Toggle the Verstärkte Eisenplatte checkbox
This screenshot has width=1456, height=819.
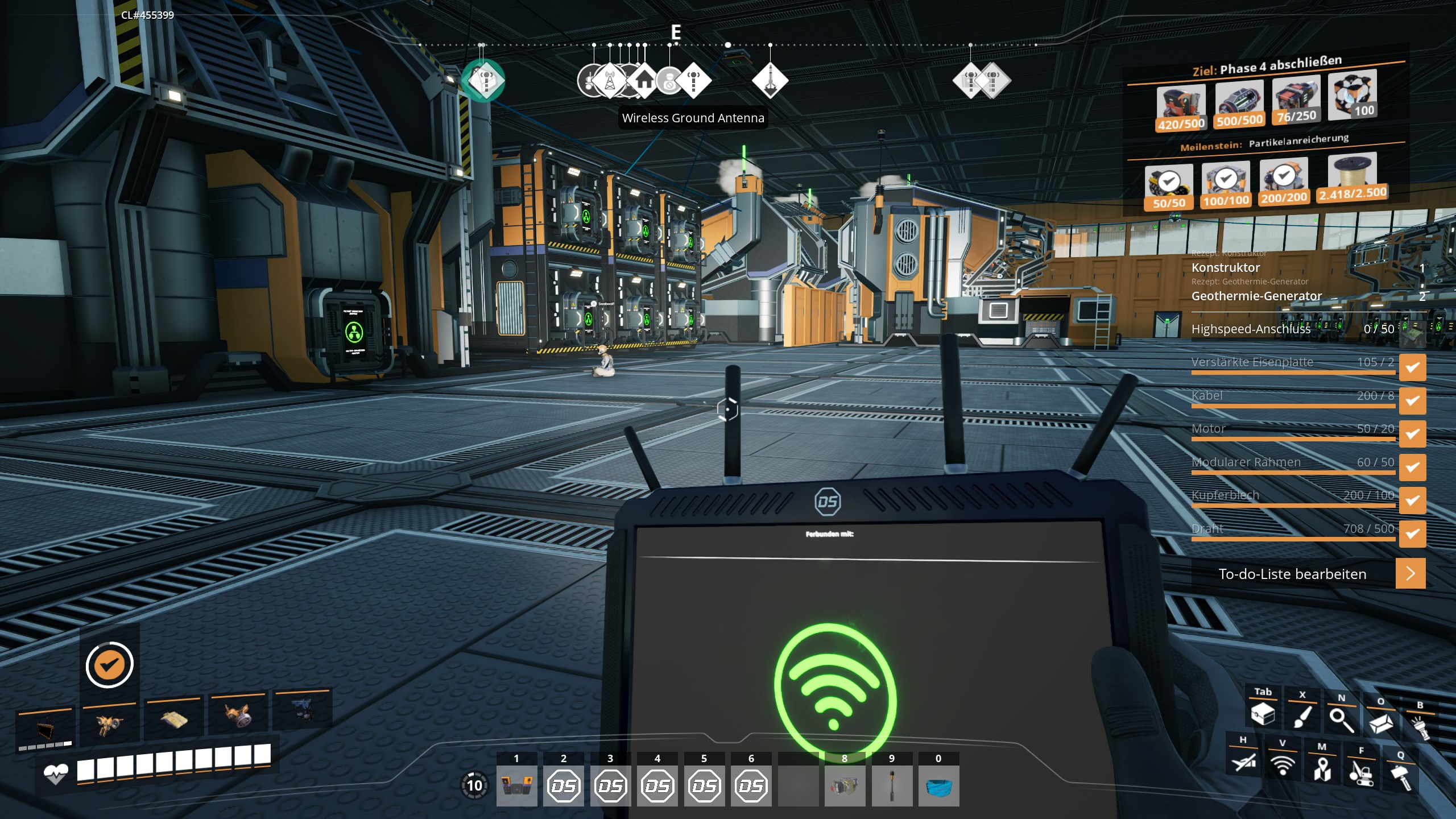click(x=1412, y=367)
